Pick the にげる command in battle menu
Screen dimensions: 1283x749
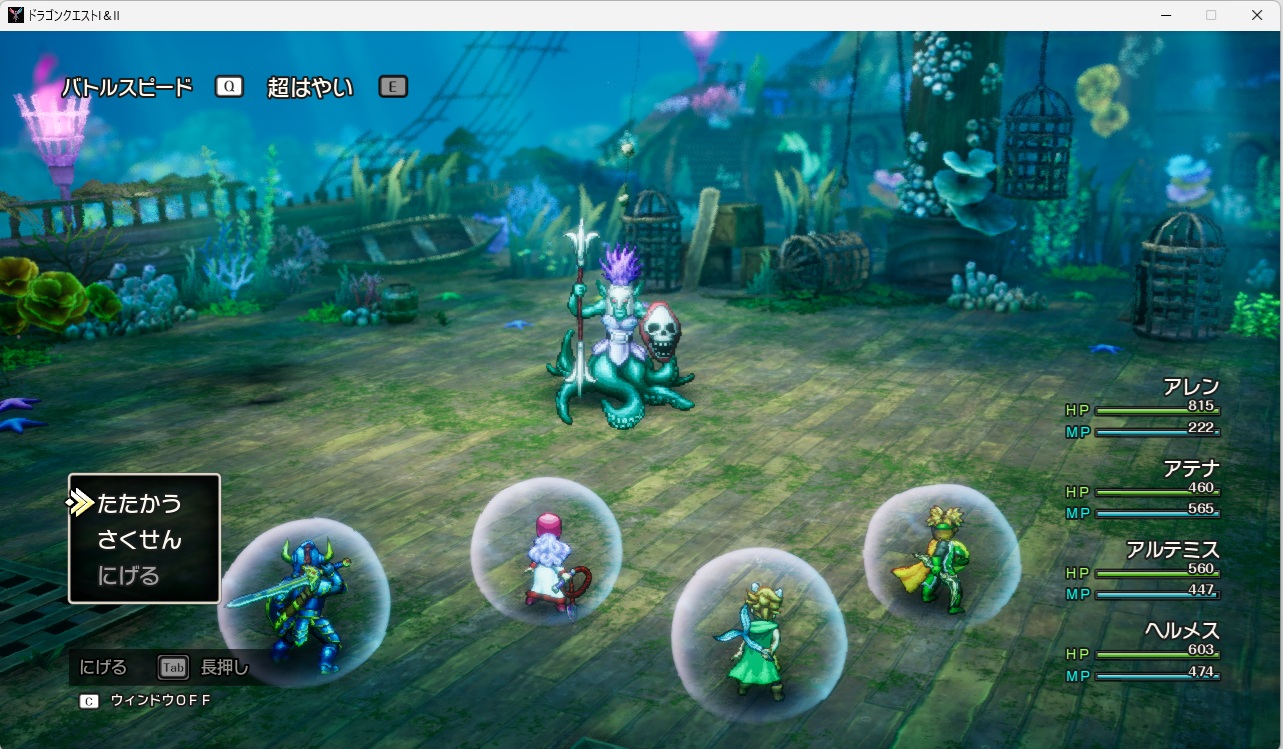click(x=129, y=576)
